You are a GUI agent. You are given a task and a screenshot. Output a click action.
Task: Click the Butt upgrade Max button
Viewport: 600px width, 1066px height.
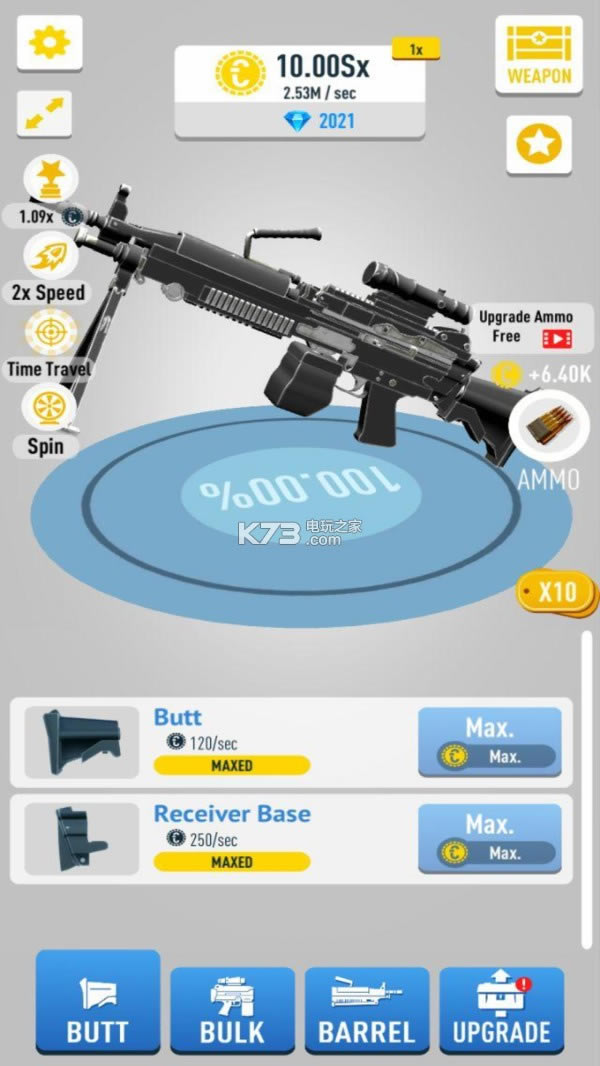click(x=489, y=742)
